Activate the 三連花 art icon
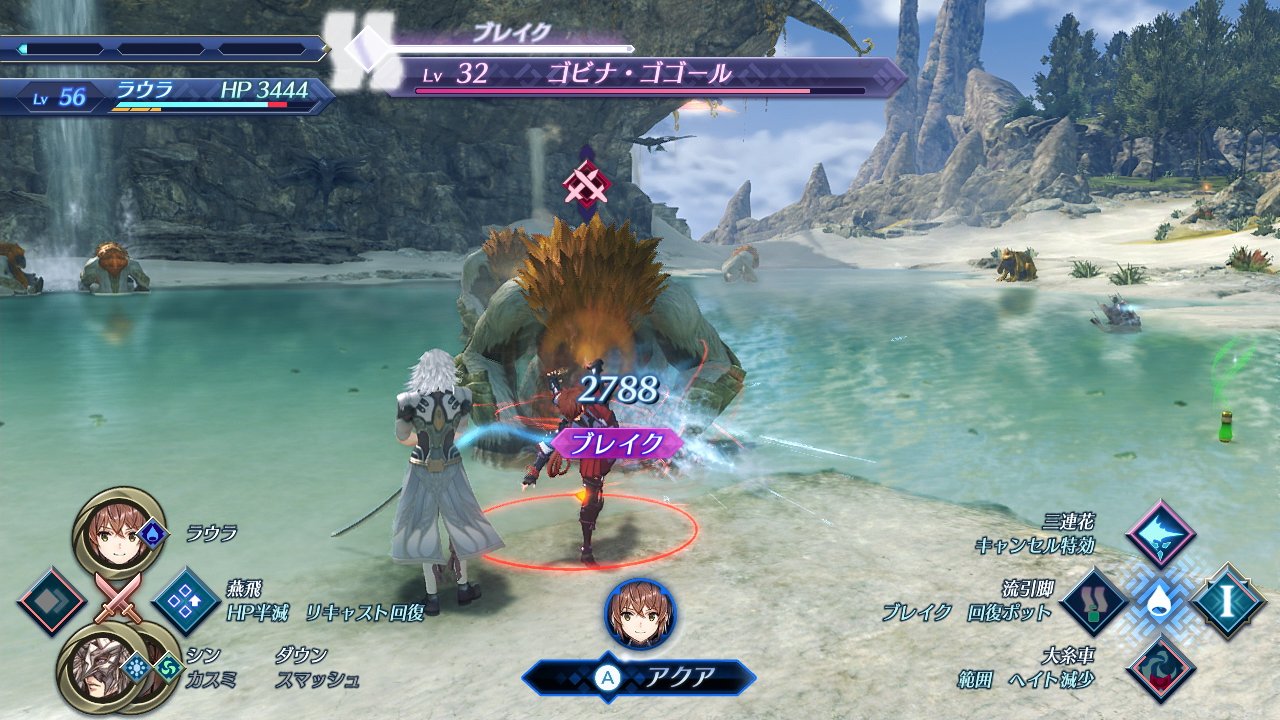1280x720 pixels. click(x=1160, y=535)
